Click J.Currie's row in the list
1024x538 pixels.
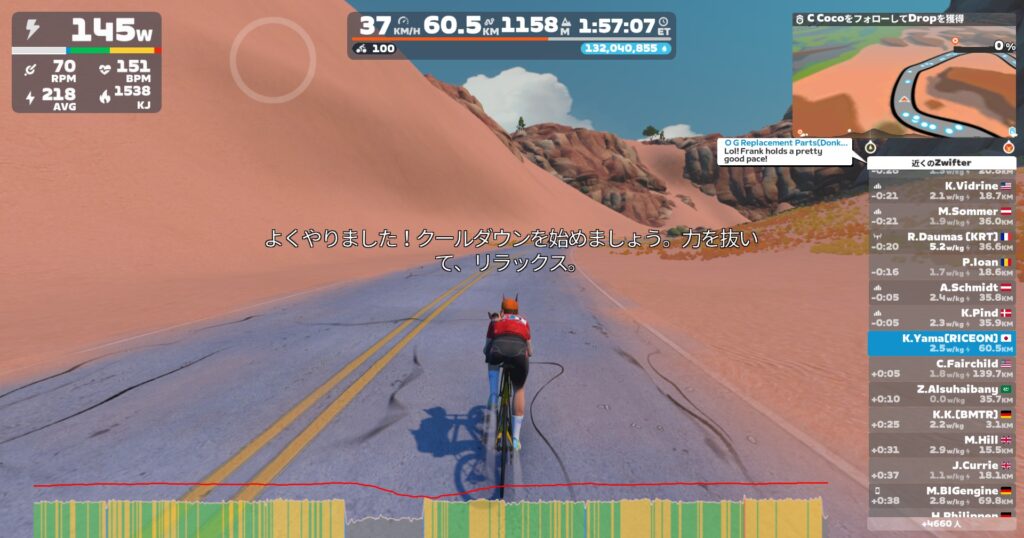point(941,470)
